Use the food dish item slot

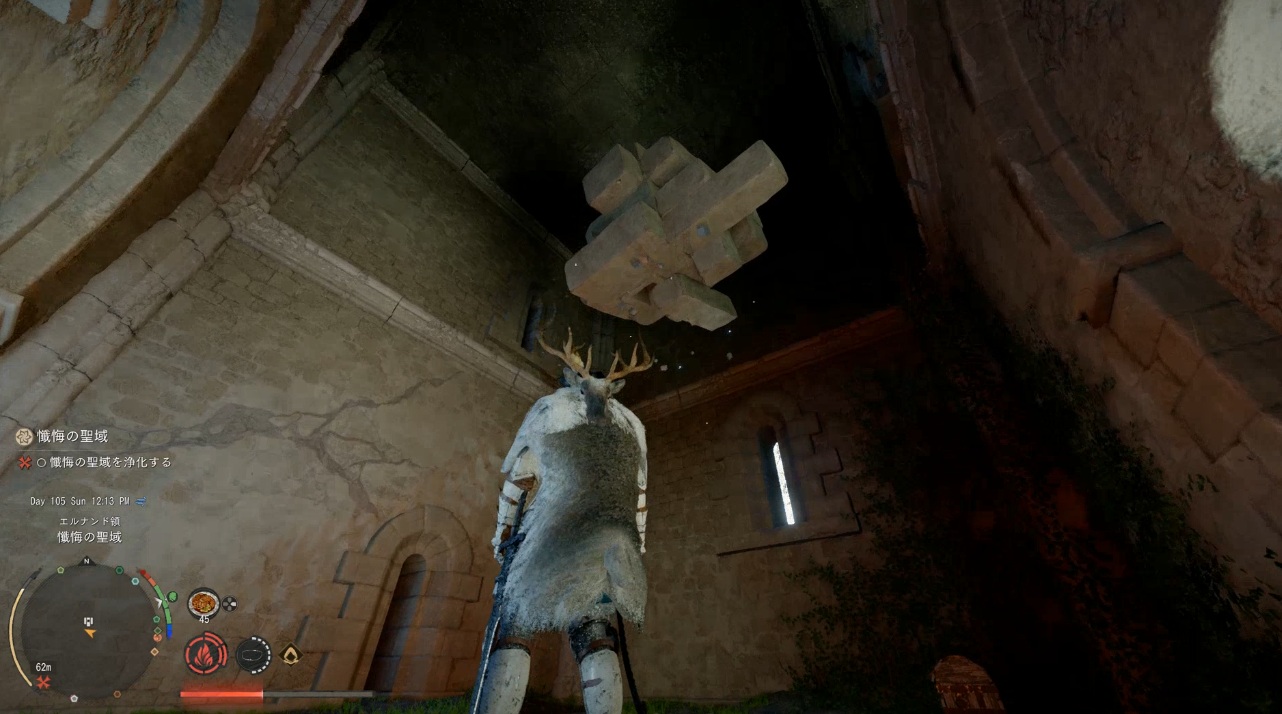204,603
